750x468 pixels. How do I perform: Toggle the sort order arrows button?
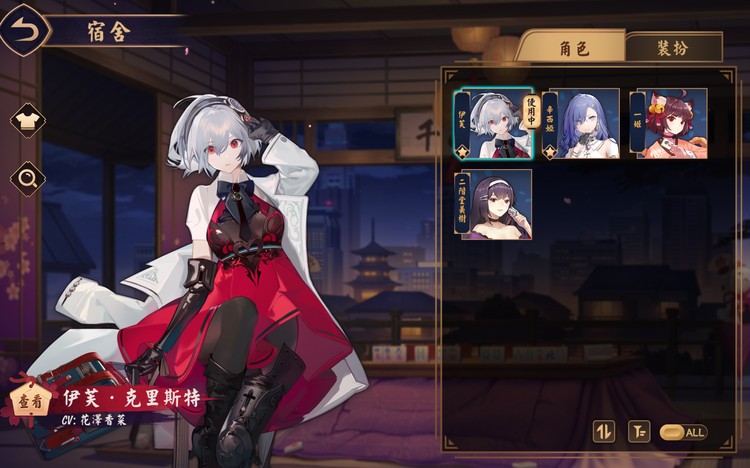coord(603,432)
